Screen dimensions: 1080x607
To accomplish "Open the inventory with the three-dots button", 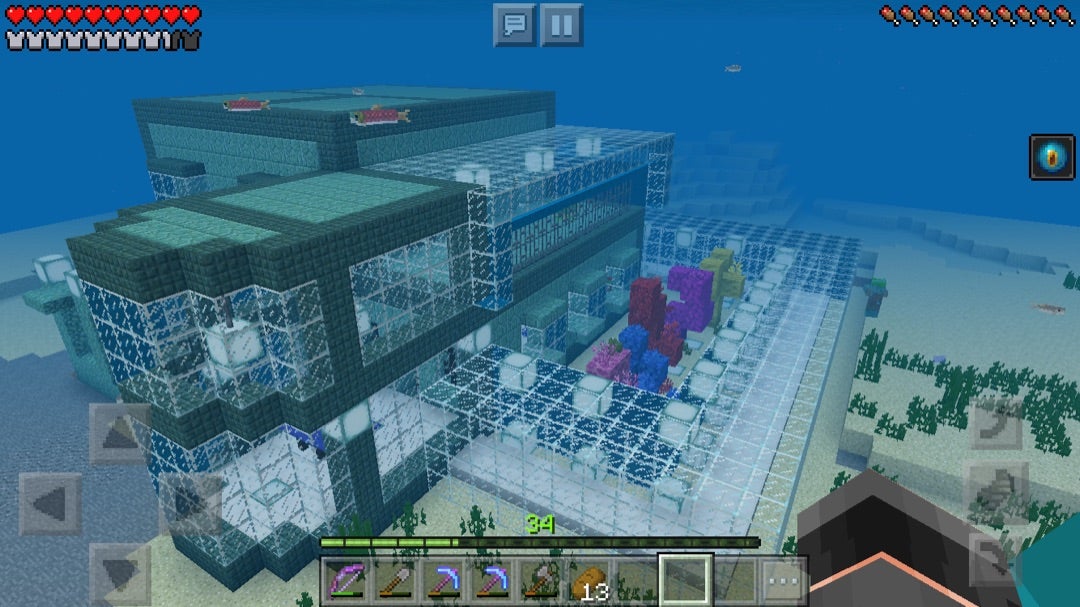I will tap(783, 580).
